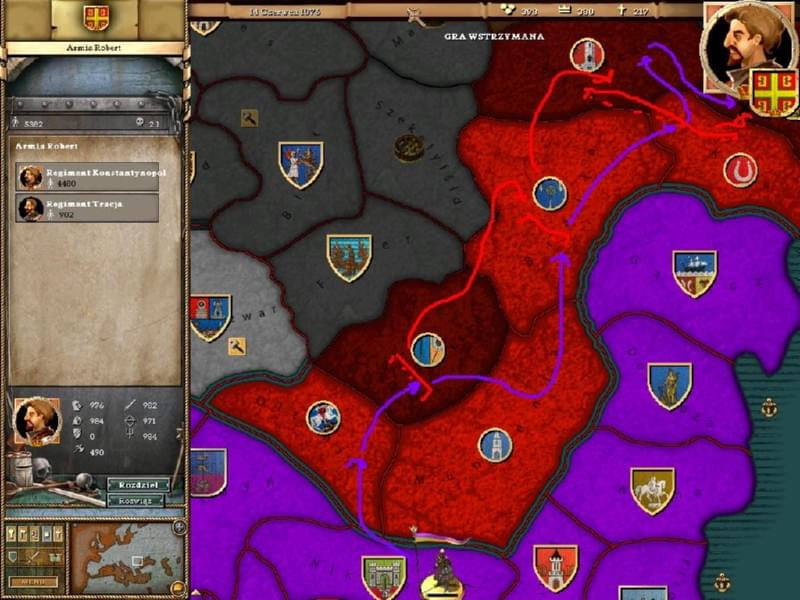Select the horseshoe province emblem on map

pyautogui.click(x=740, y=169)
